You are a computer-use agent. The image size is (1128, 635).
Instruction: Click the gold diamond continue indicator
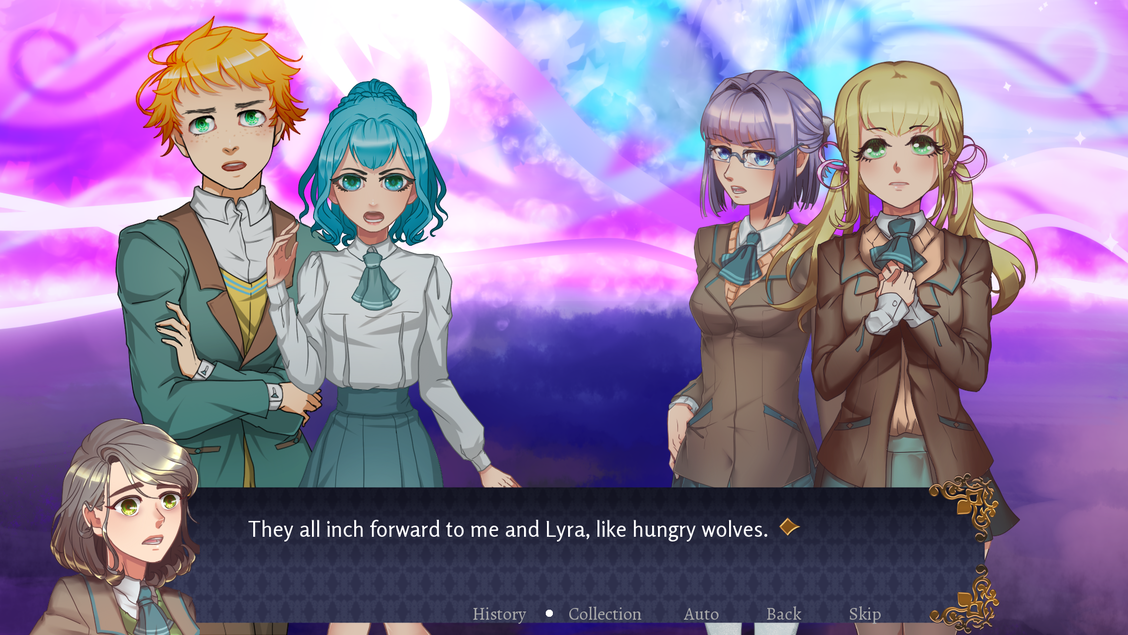pos(789,527)
